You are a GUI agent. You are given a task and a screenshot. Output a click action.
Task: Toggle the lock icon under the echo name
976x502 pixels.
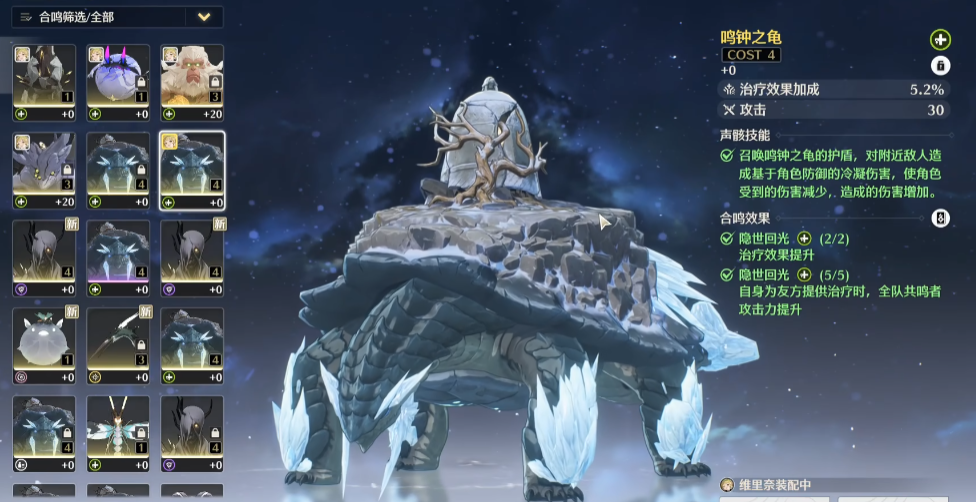[940, 66]
